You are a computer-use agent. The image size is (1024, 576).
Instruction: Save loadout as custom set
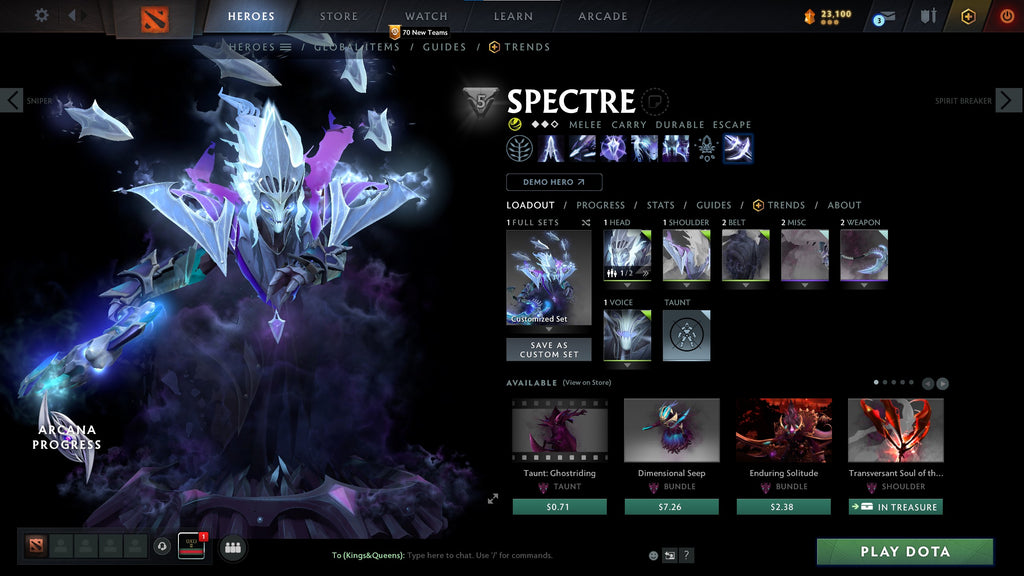coord(548,349)
